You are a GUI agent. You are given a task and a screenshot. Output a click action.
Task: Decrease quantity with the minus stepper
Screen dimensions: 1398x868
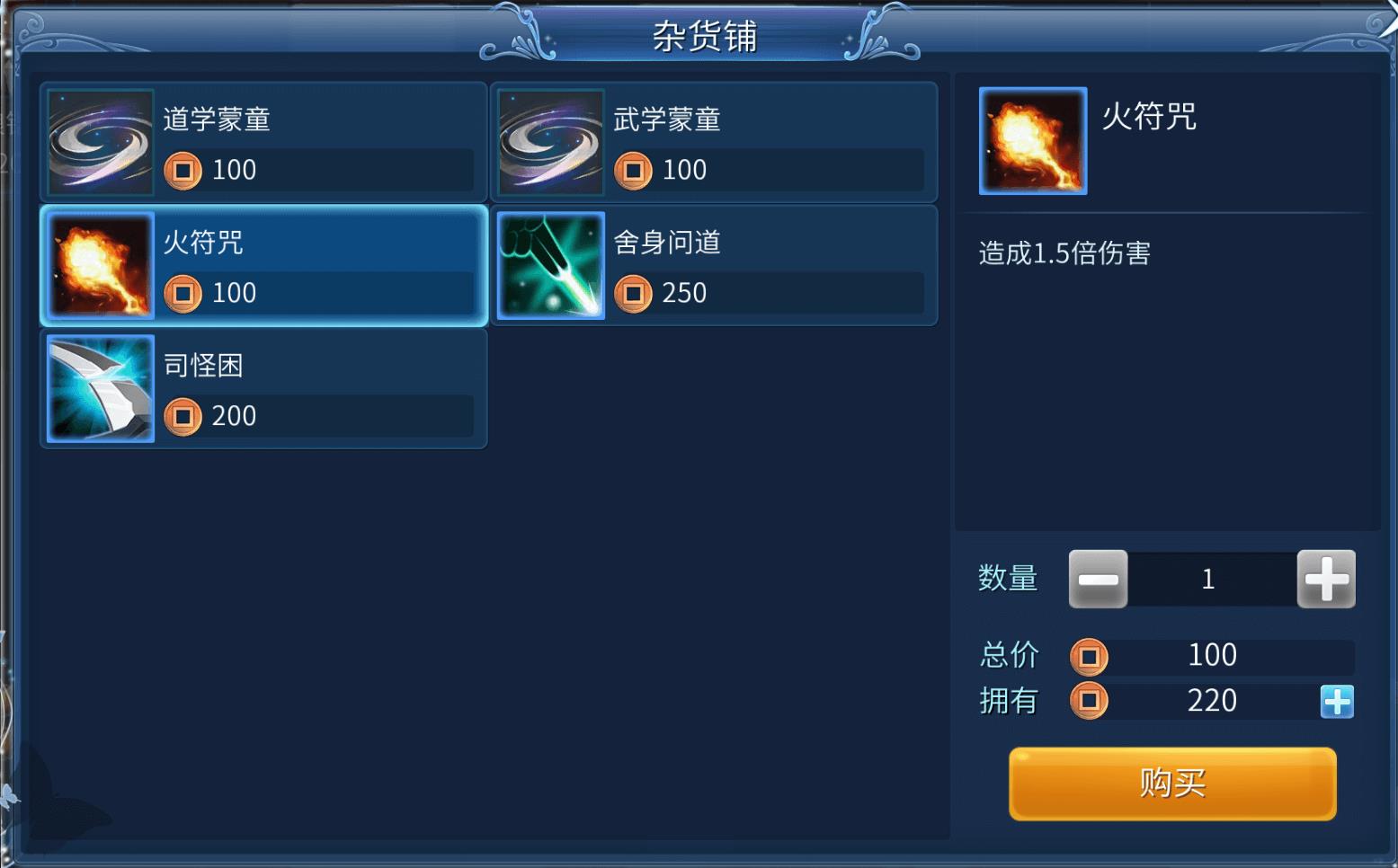(1098, 579)
